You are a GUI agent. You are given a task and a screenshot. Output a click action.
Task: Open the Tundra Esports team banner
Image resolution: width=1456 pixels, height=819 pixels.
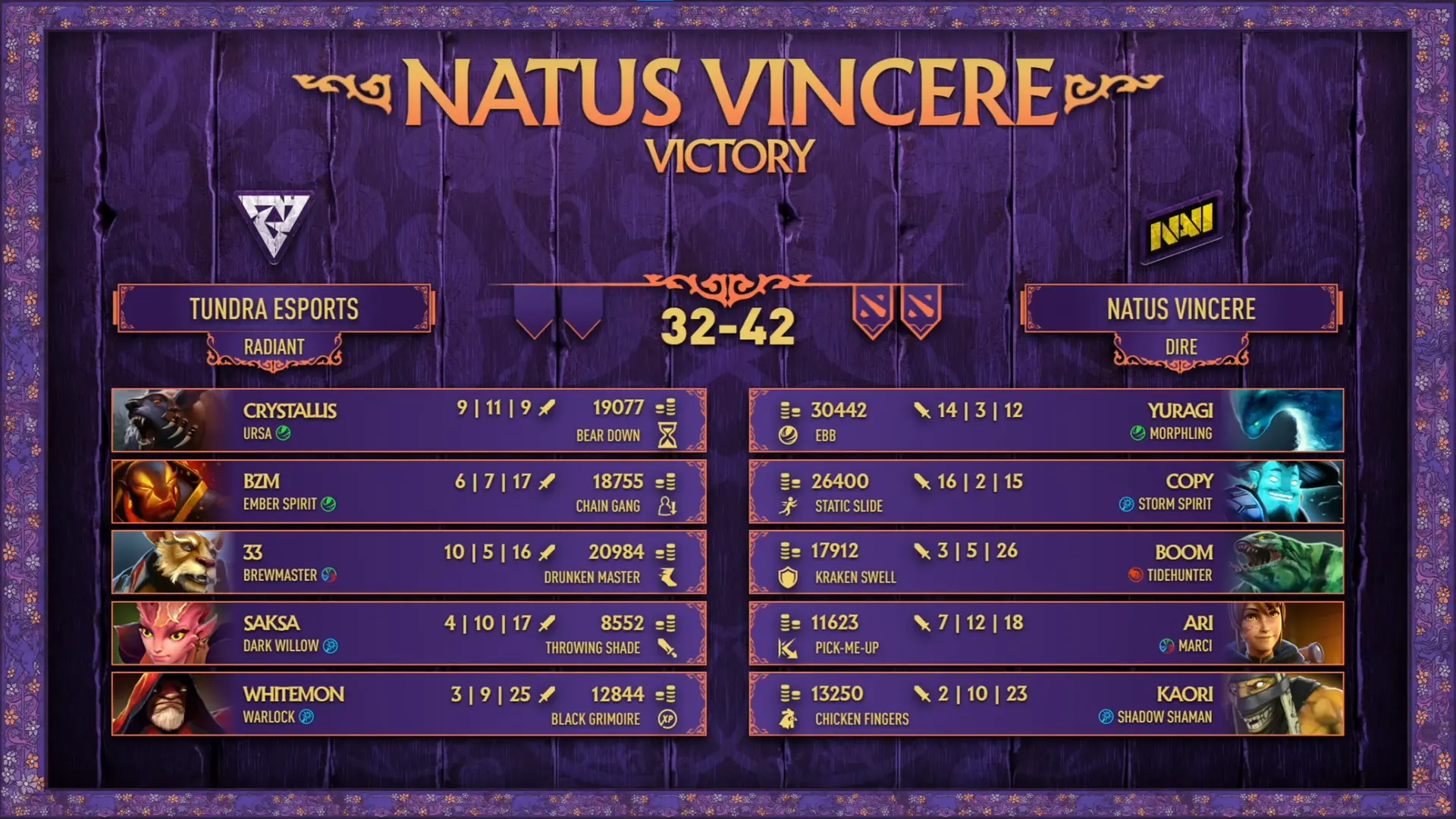click(x=275, y=309)
